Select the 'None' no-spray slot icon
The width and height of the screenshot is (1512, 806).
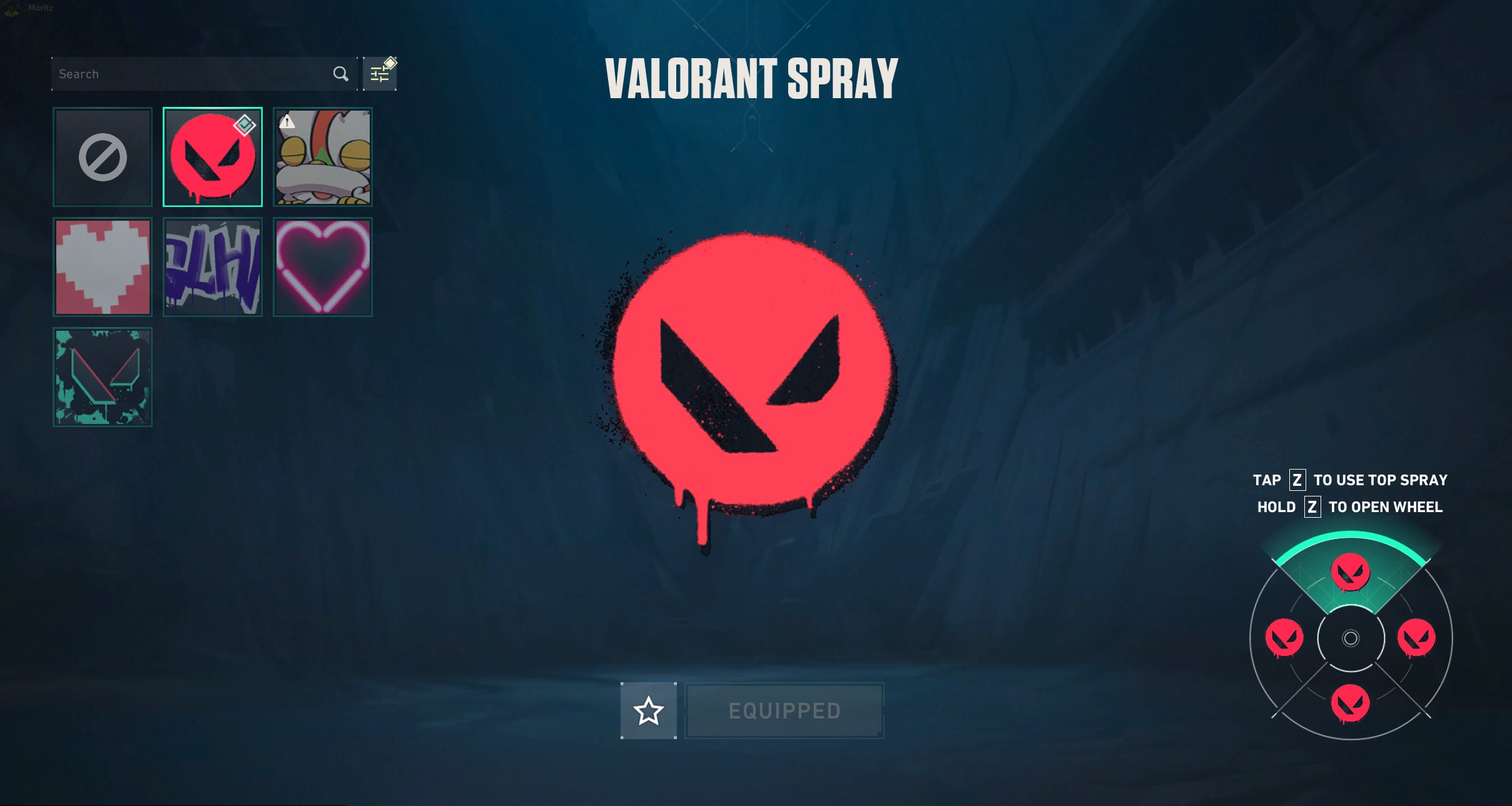102,157
